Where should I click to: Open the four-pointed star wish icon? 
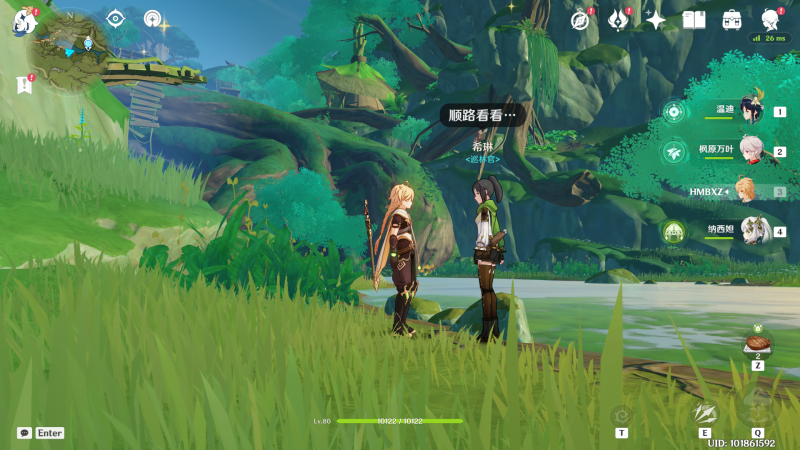pos(656,20)
